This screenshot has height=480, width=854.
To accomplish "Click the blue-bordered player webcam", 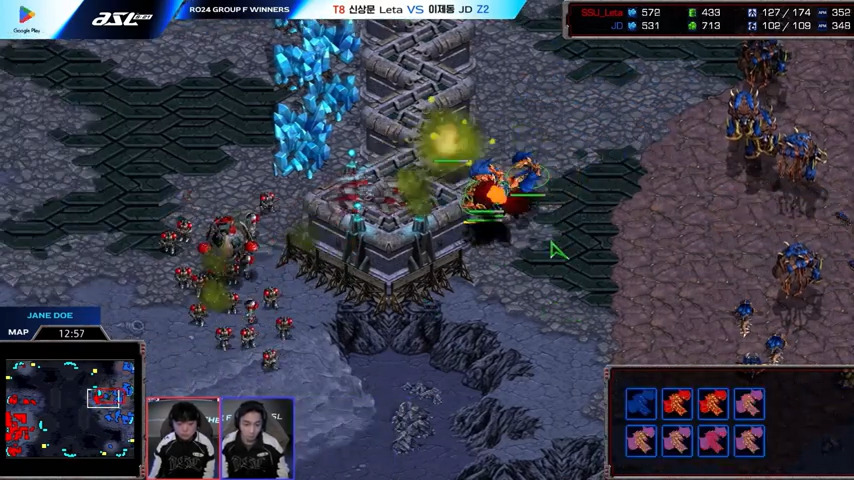I will pyautogui.click(x=257, y=438).
